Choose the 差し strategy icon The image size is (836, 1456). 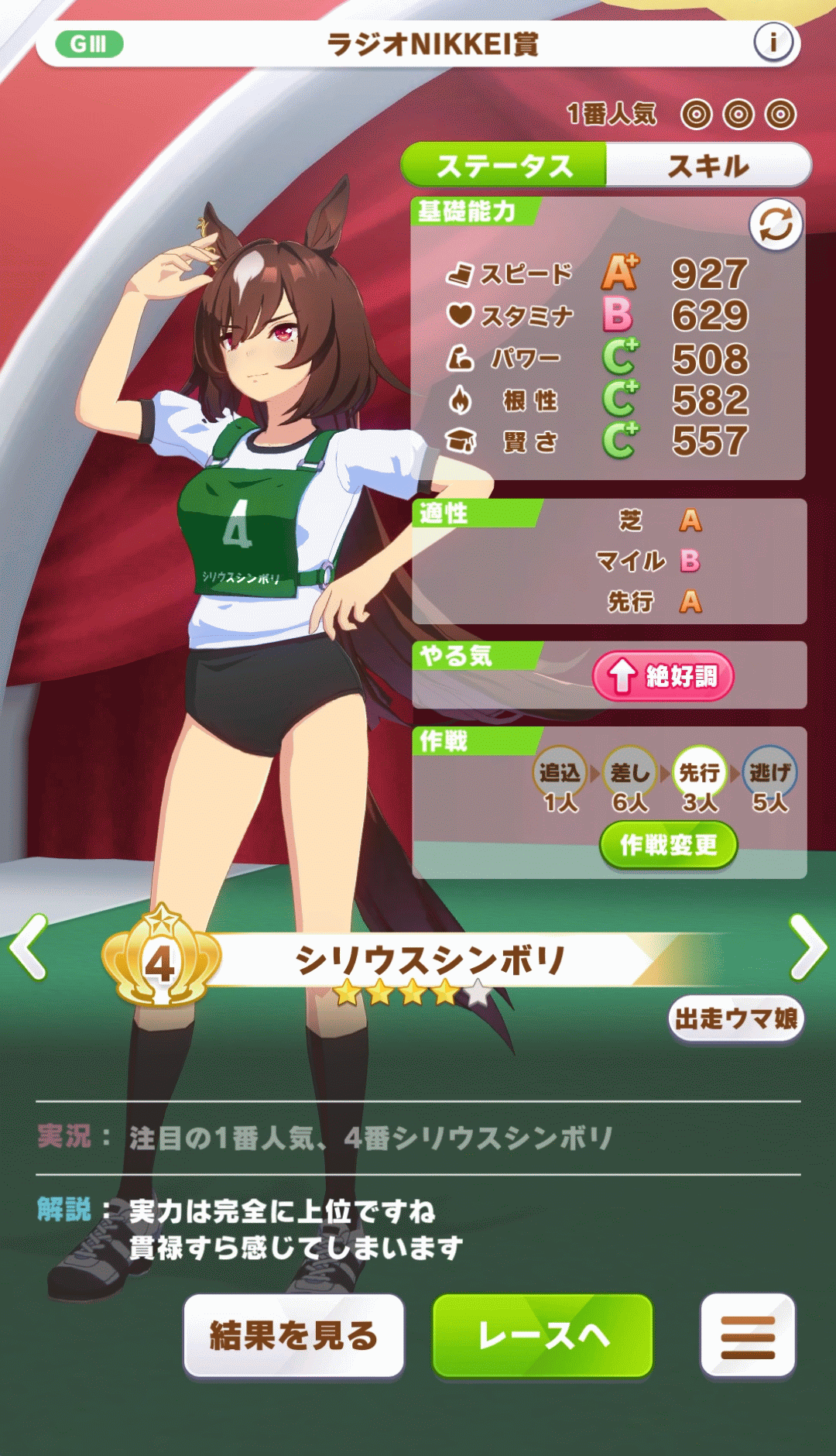click(630, 772)
